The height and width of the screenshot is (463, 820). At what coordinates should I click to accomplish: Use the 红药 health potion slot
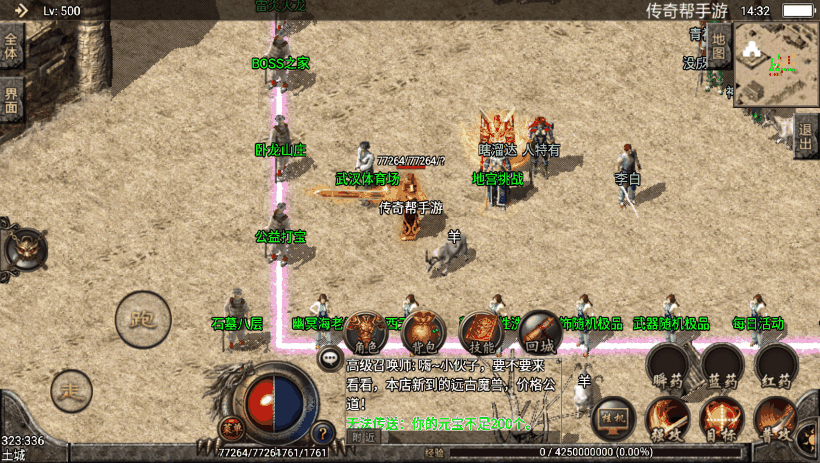[x=777, y=365]
